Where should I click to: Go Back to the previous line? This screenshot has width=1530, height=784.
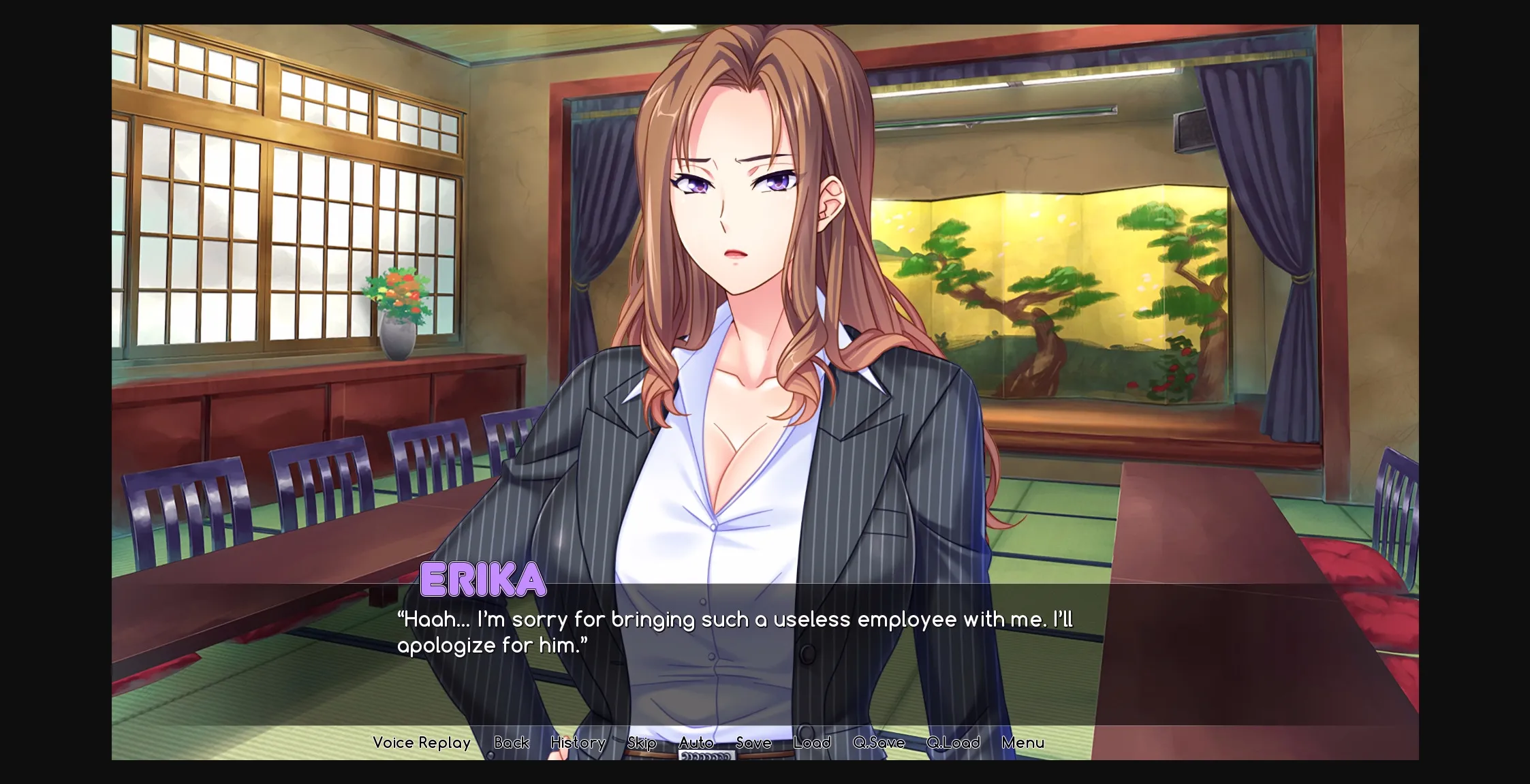click(x=512, y=742)
